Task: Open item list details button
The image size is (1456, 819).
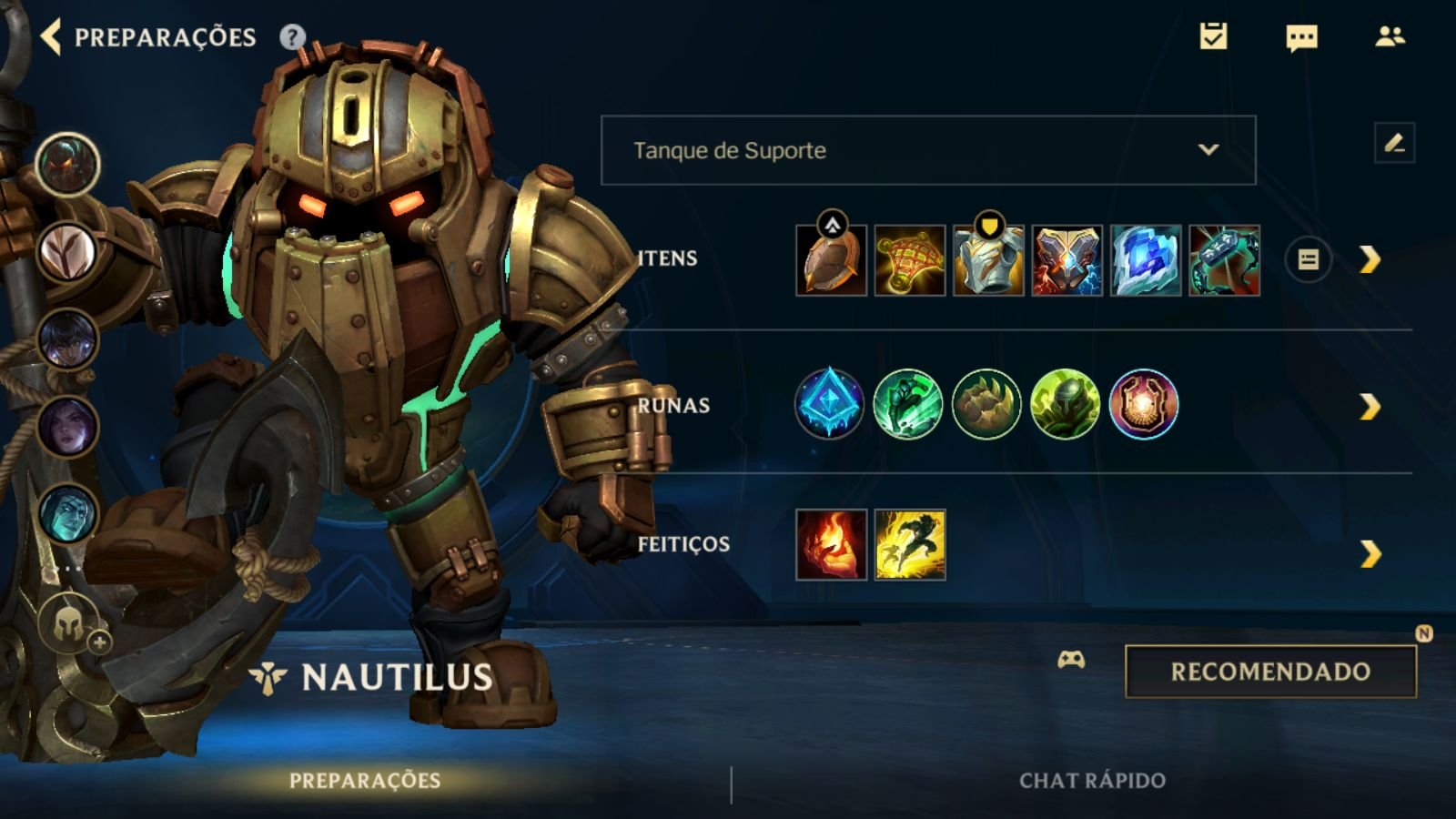Action: pyautogui.click(x=1308, y=260)
